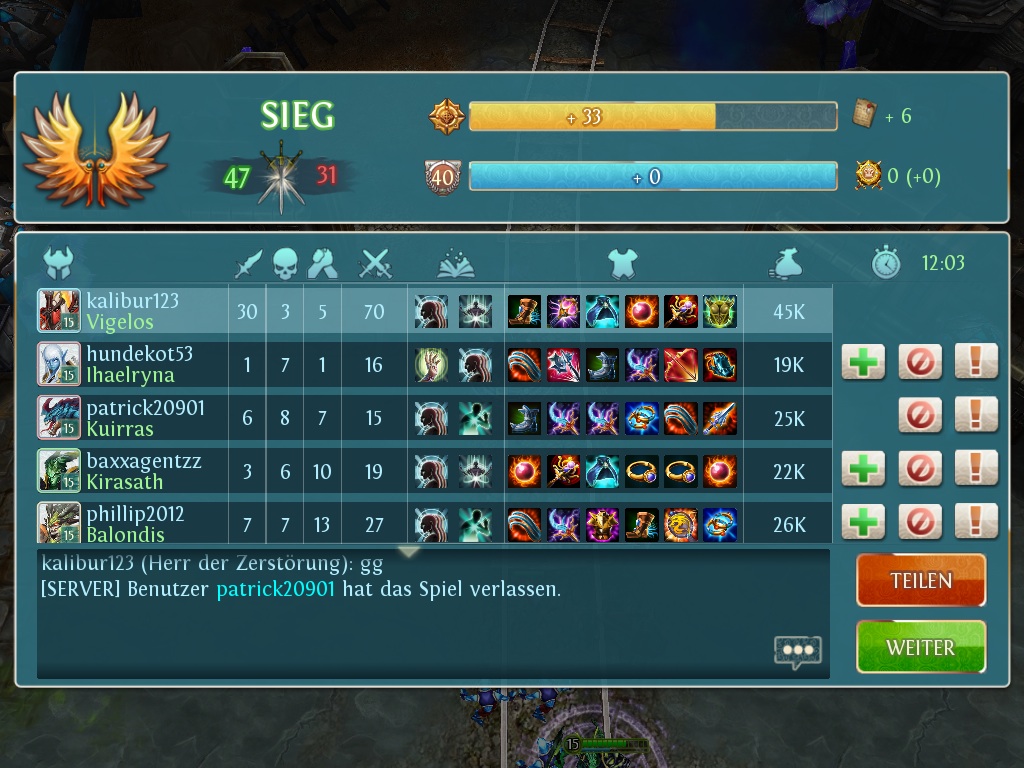
Task: Expand the chat log arrow
Action: click(x=408, y=552)
